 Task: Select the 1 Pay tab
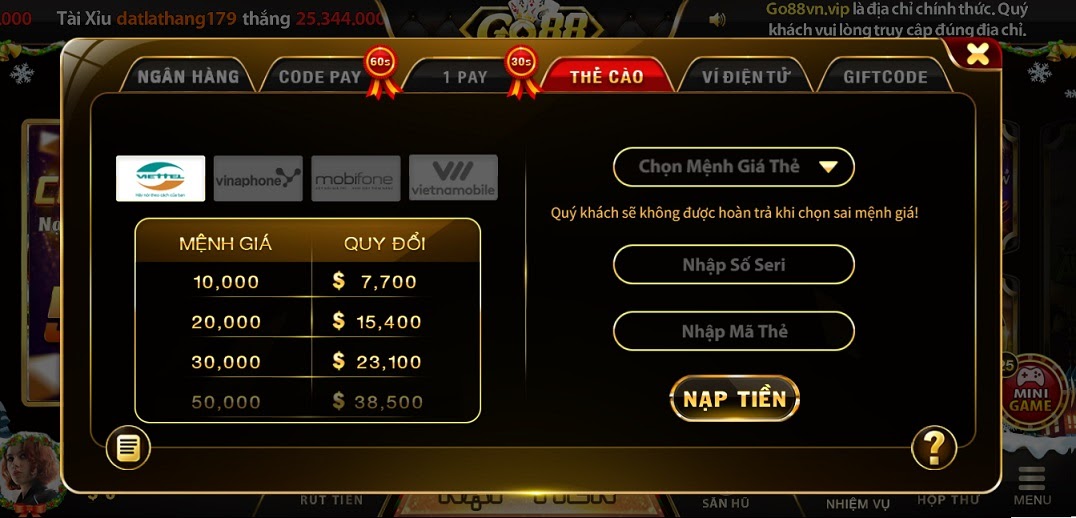click(465, 77)
